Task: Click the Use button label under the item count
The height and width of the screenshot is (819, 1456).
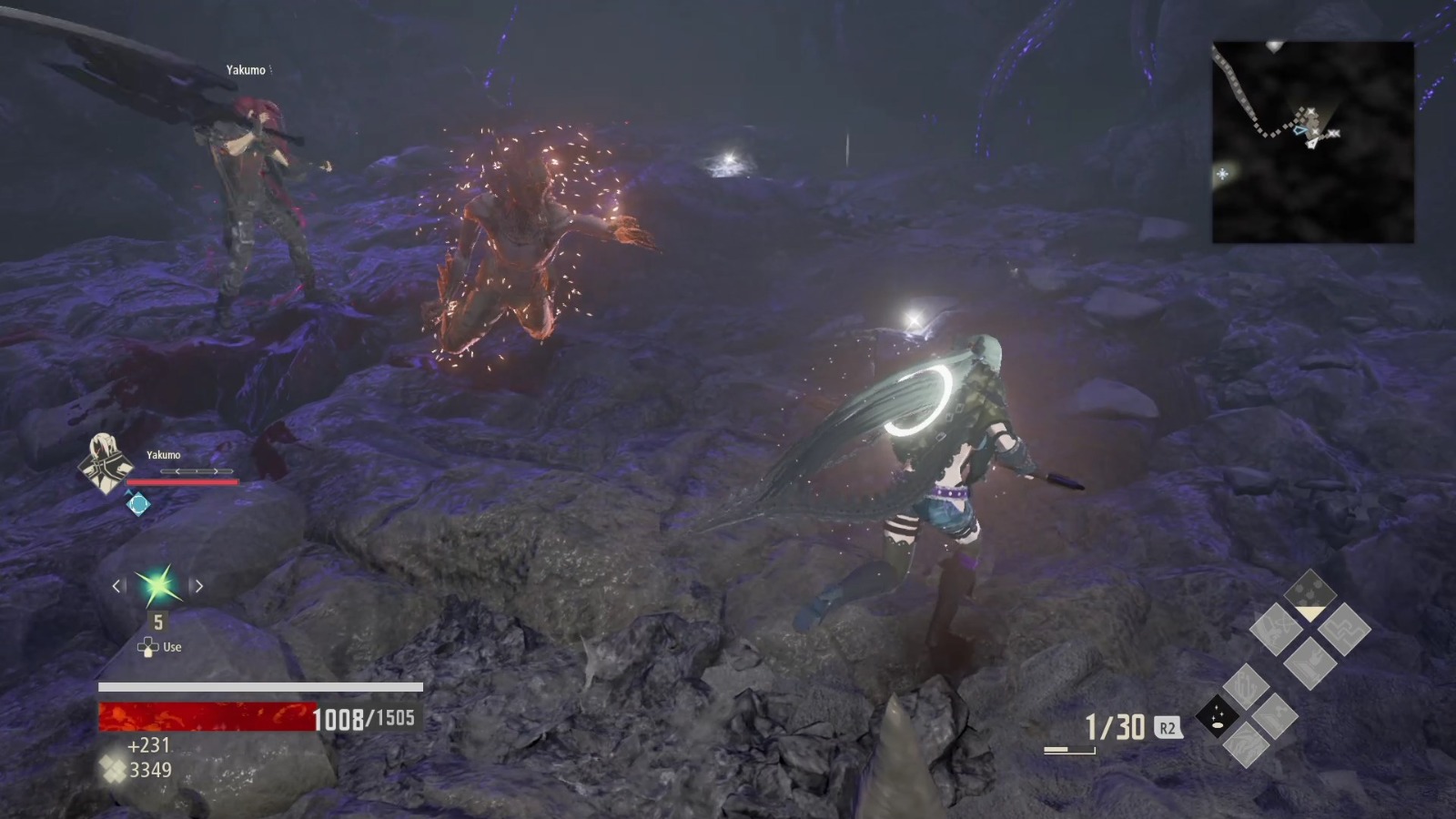Action: coord(171,647)
